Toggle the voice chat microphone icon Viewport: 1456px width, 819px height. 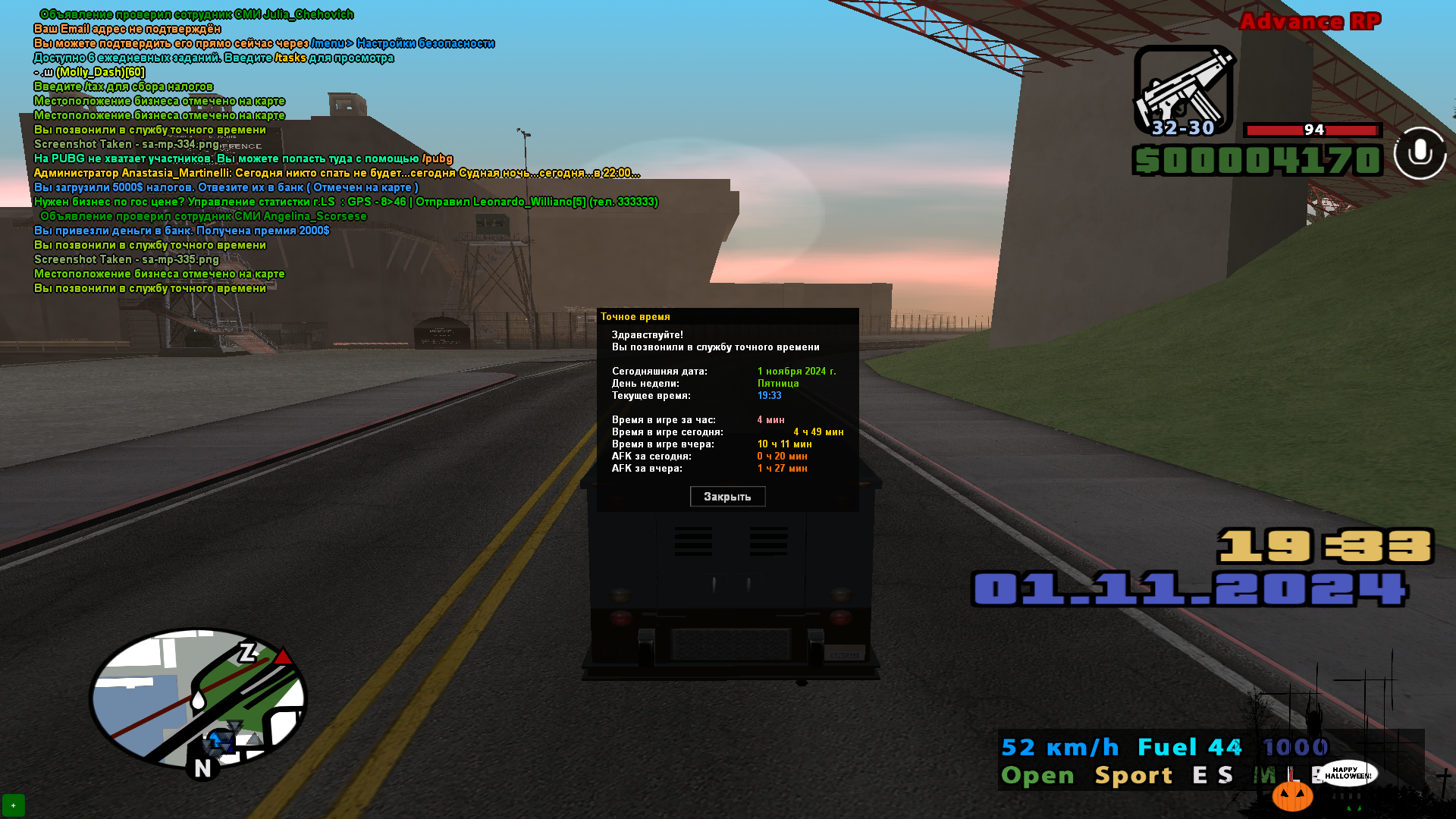1420,153
